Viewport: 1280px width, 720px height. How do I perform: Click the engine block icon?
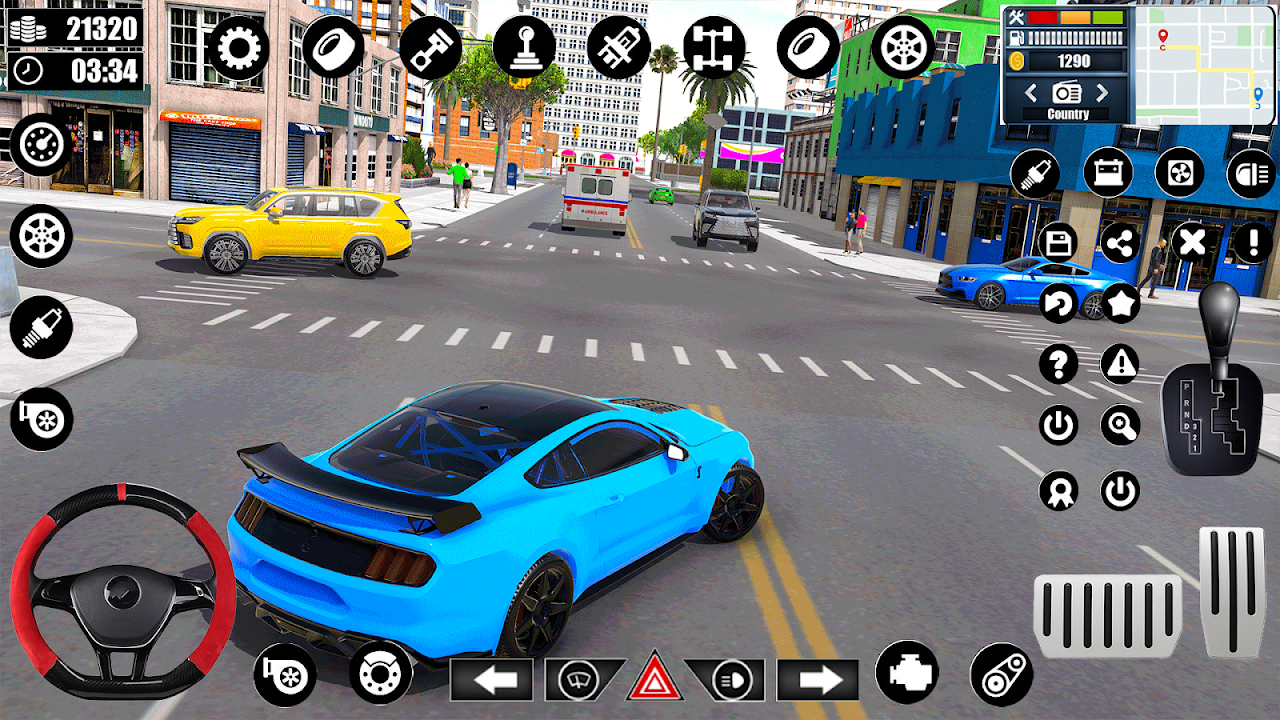click(906, 672)
